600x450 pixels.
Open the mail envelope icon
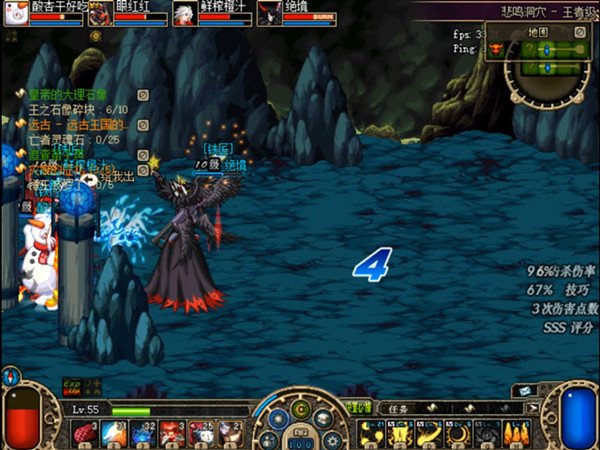pos(526,391)
